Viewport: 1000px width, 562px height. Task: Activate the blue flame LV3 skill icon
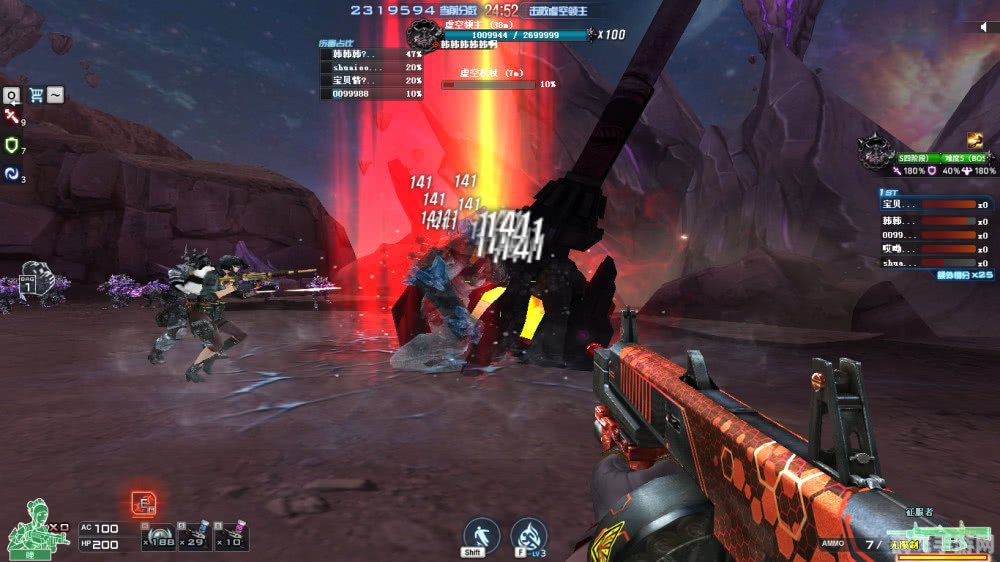(x=528, y=536)
